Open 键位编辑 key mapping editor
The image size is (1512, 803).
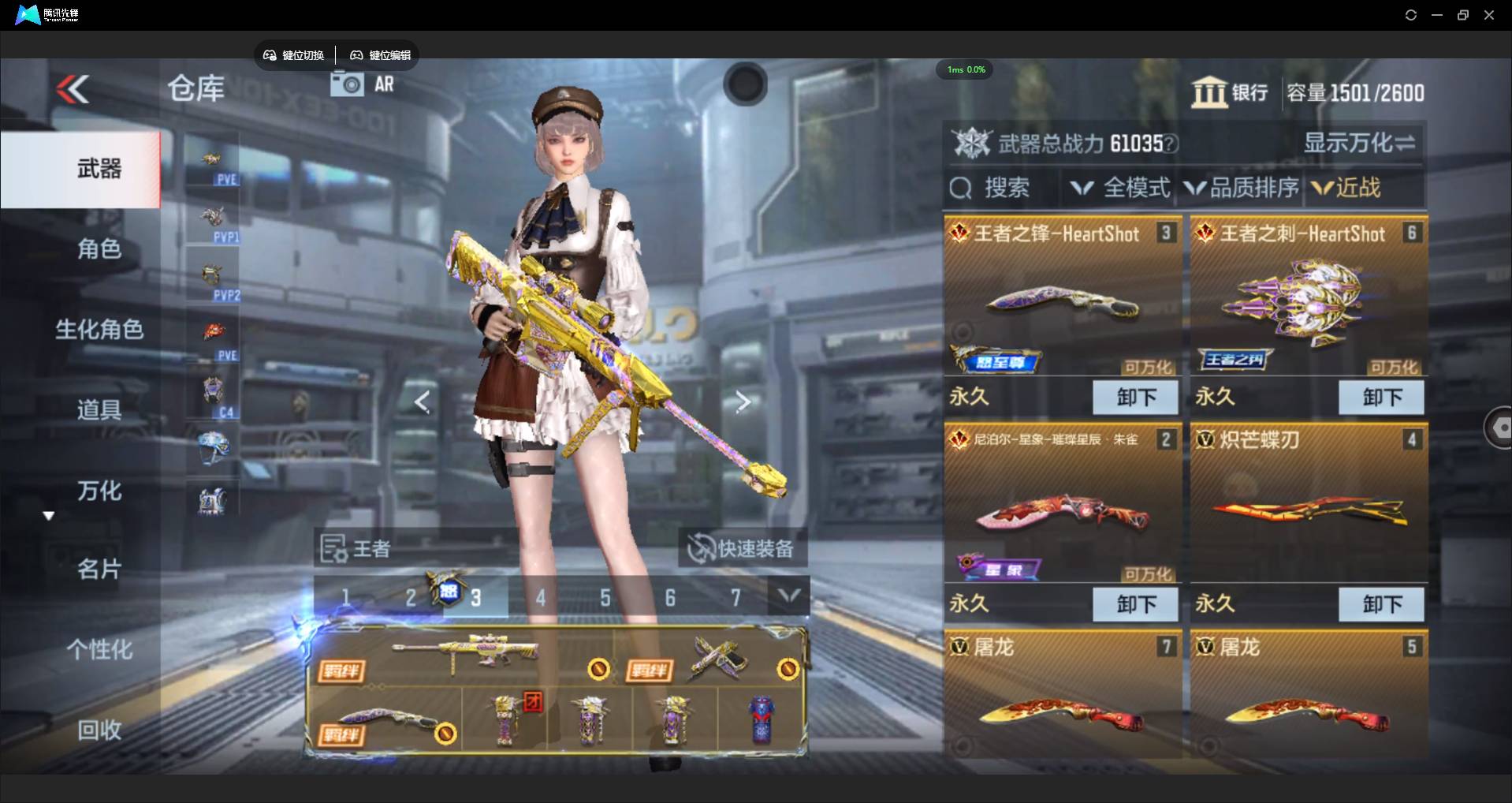[381, 55]
